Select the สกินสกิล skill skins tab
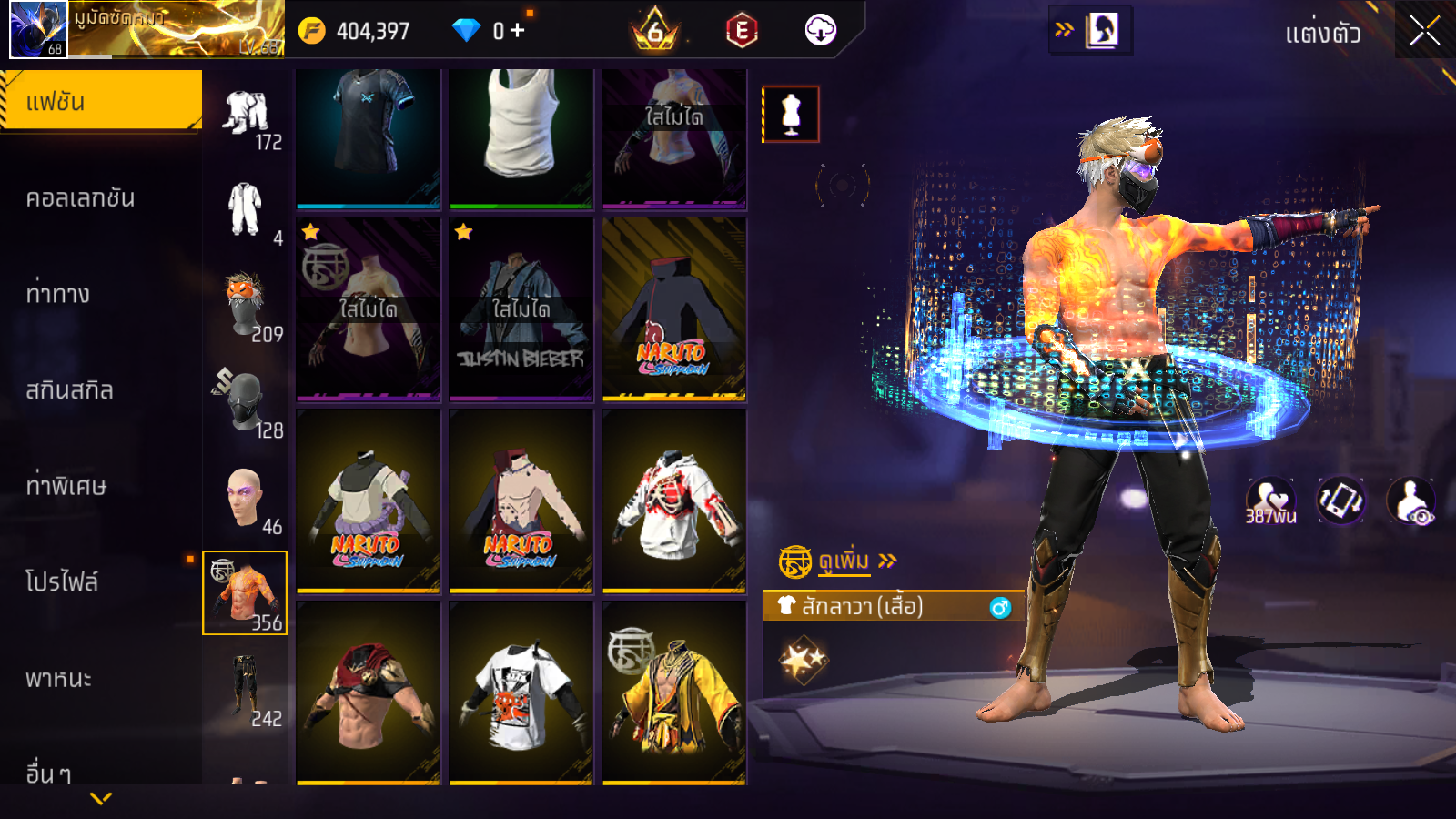Screen dimensions: 1456x819 [x=70, y=390]
